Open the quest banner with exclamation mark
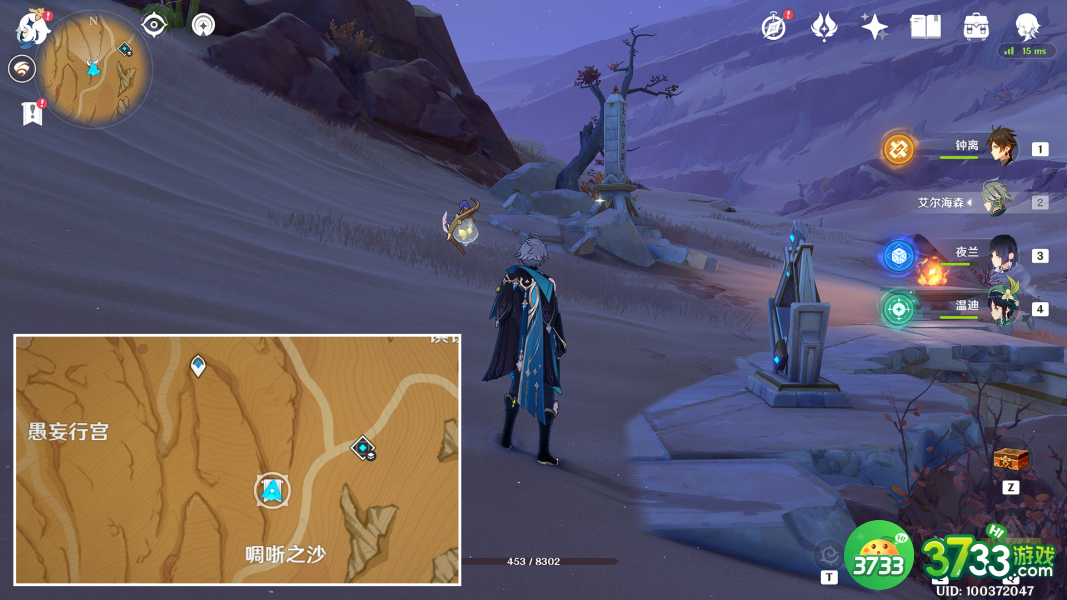 32,112
